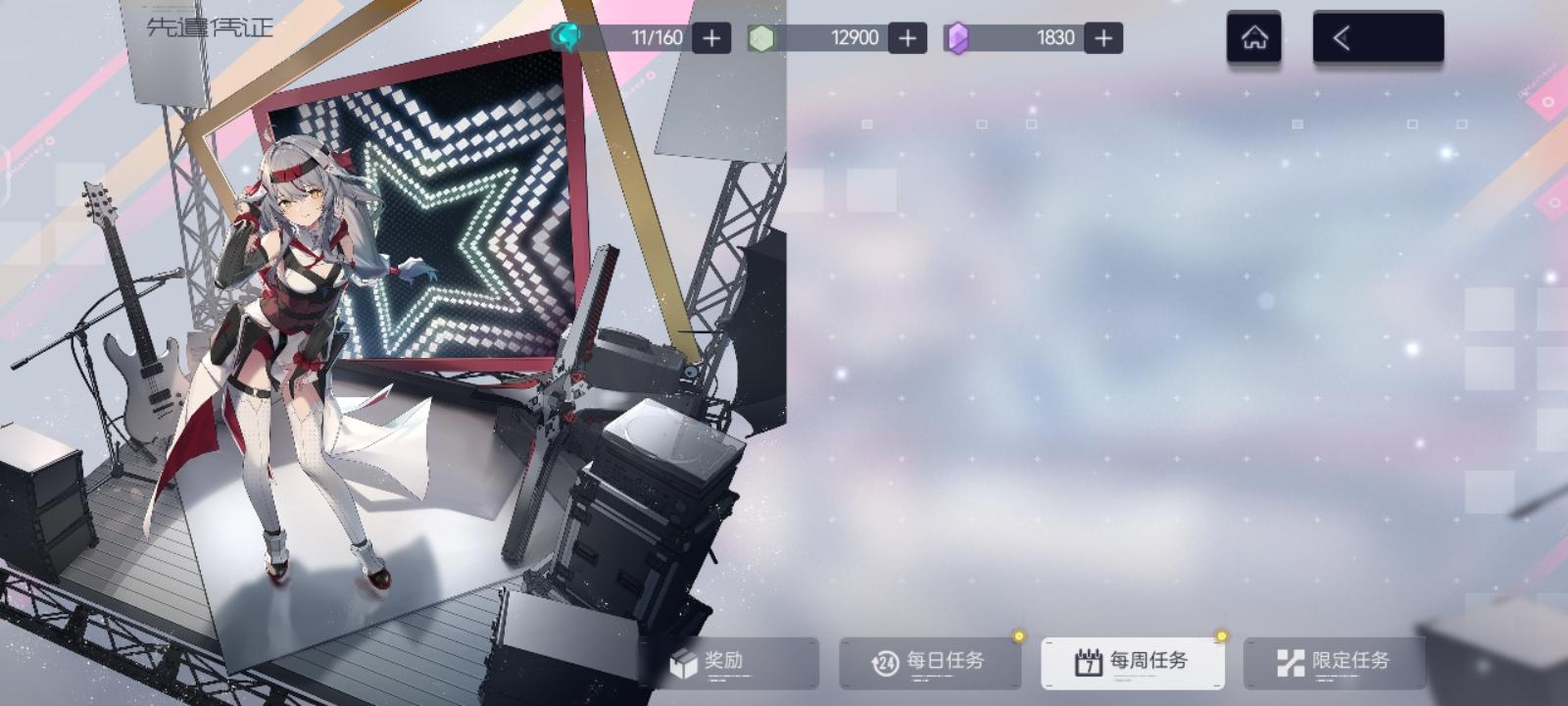The image size is (1568, 706).
Task: Open the green currency top-up plus button
Action: (x=906, y=37)
